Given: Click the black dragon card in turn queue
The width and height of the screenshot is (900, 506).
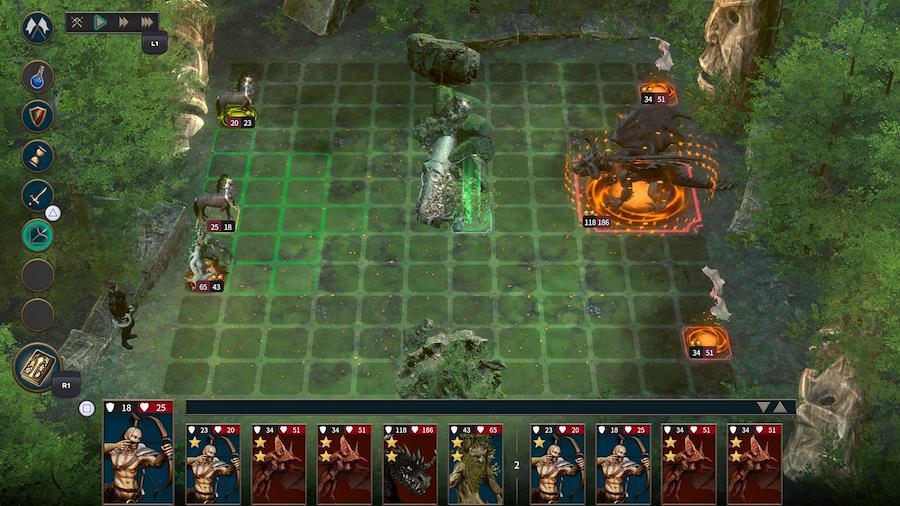Looking at the screenshot, I should pyautogui.click(x=410, y=463).
